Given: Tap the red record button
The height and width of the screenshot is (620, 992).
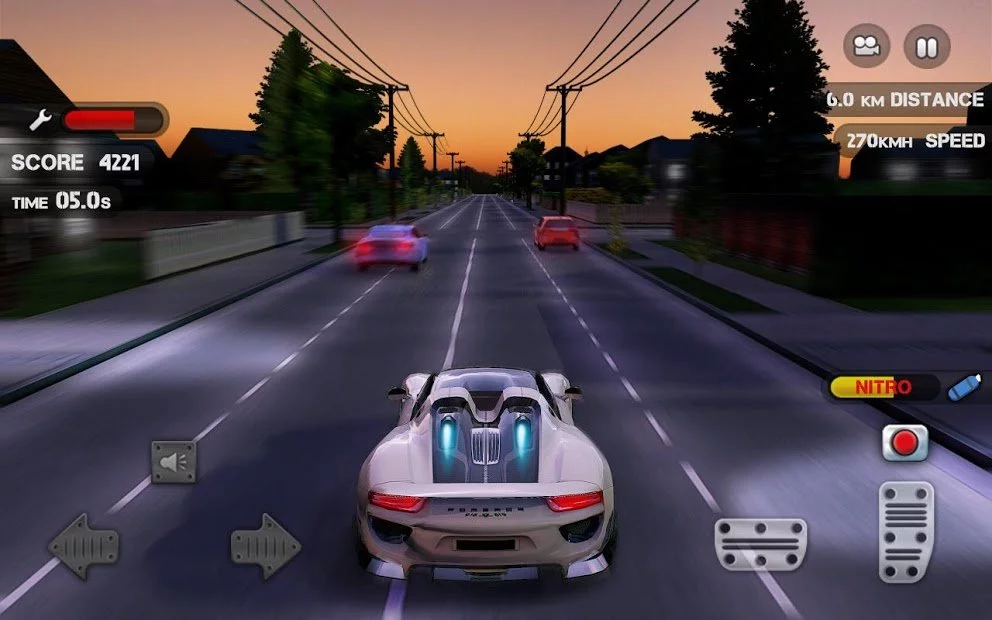Looking at the screenshot, I should (905, 442).
